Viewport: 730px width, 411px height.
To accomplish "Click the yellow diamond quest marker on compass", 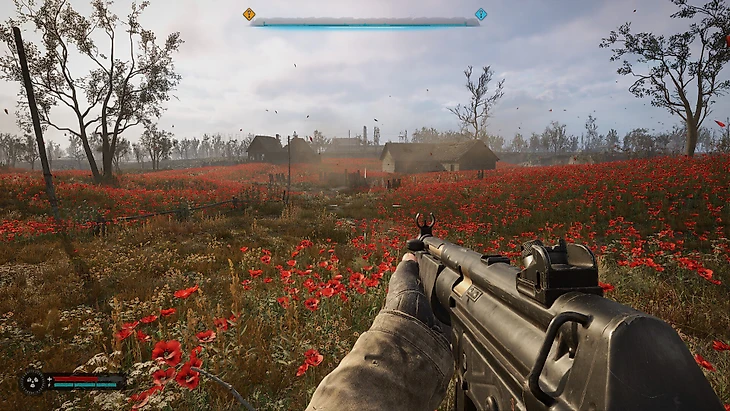I will [249, 14].
